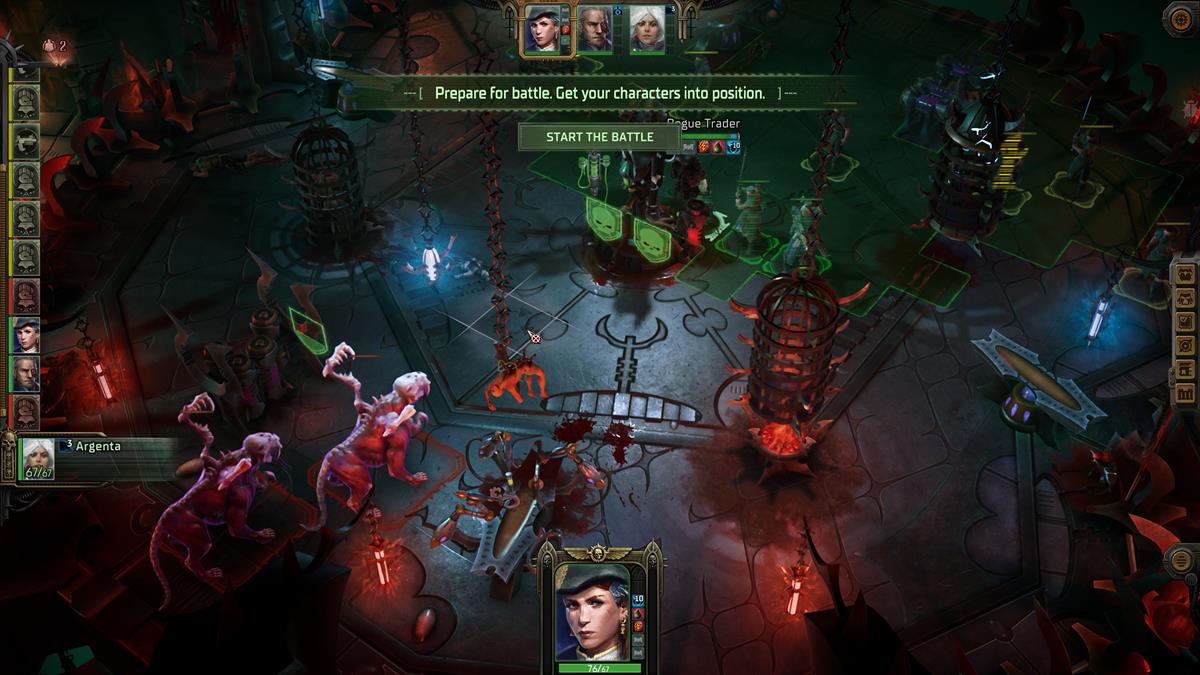Open the checkmark journal icon in the side menu

click(x=1185, y=322)
